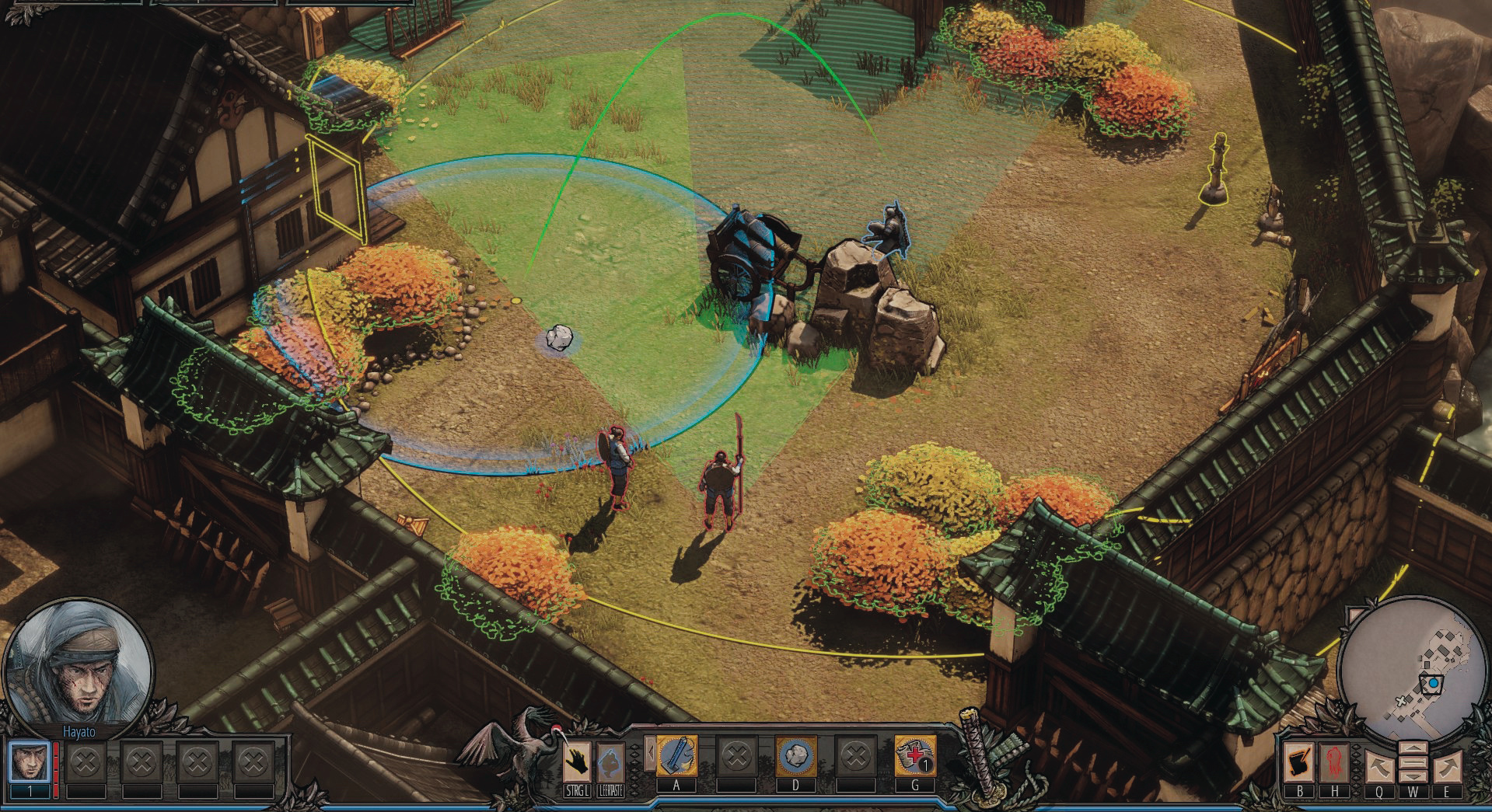Screen dimensions: 1492x812
Task: Toggle the red silhouette highlight button
Action: [1334, 762]
